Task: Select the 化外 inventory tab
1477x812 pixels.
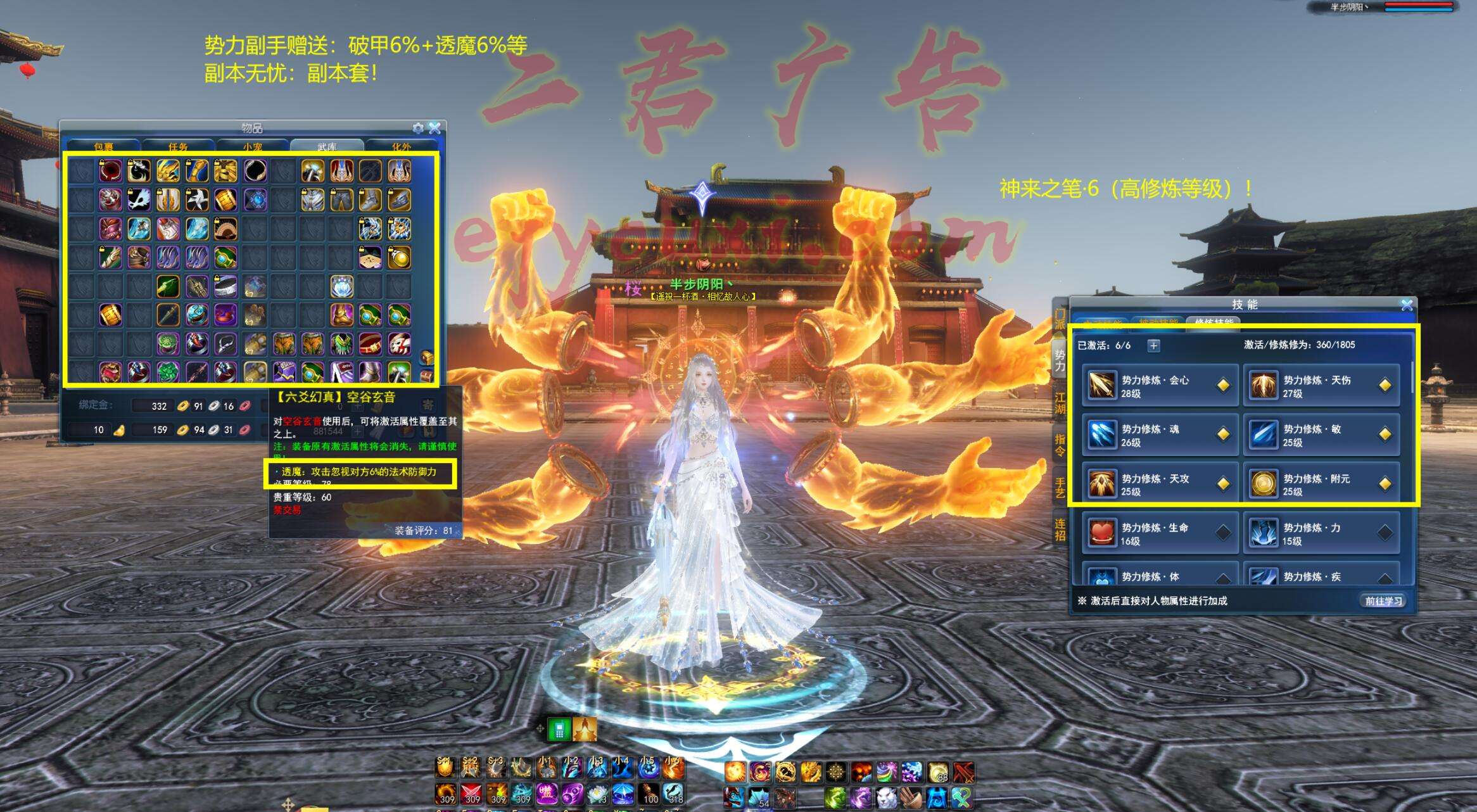Action: pyautogui.click(x=401, y=147)
